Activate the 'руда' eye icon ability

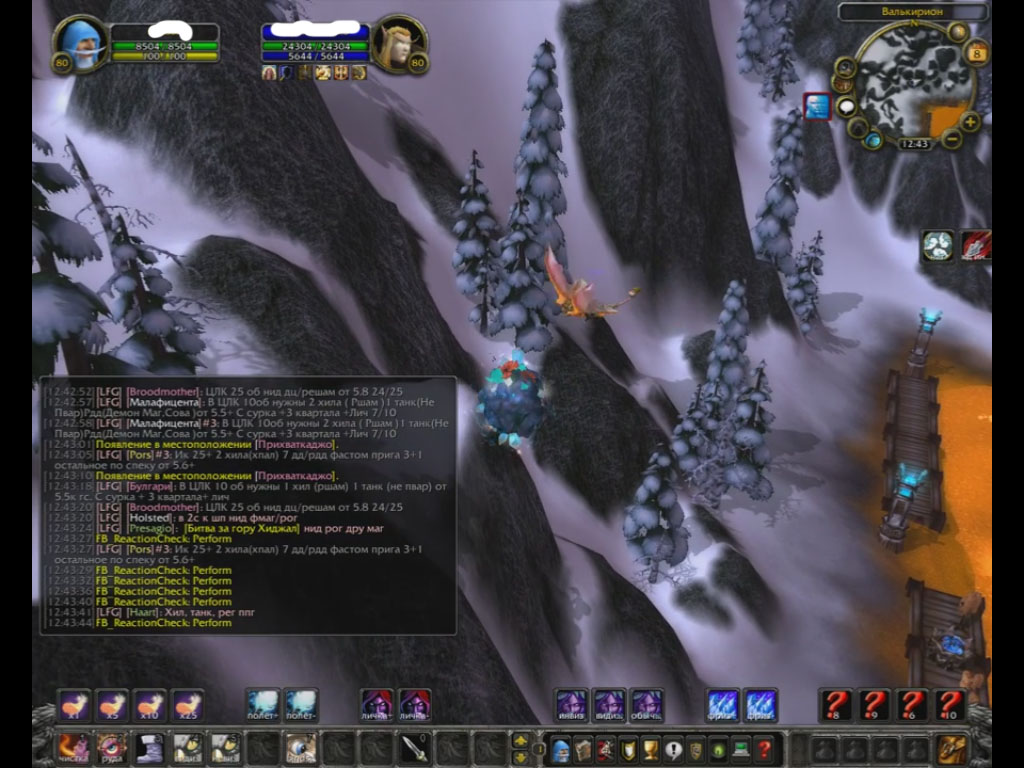click(x=111, y=748)
